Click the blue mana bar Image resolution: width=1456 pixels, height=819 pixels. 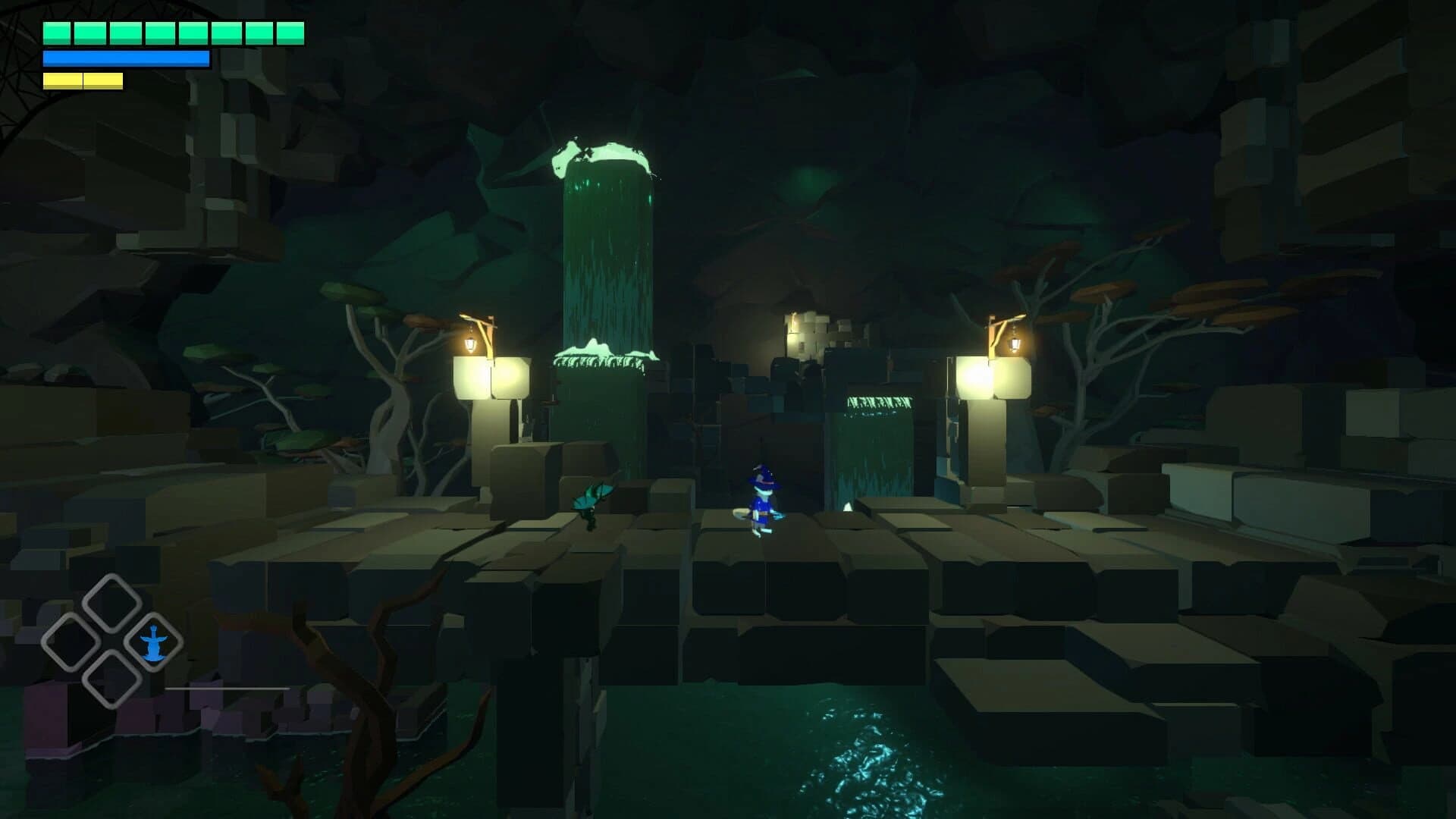pos(125,58)
